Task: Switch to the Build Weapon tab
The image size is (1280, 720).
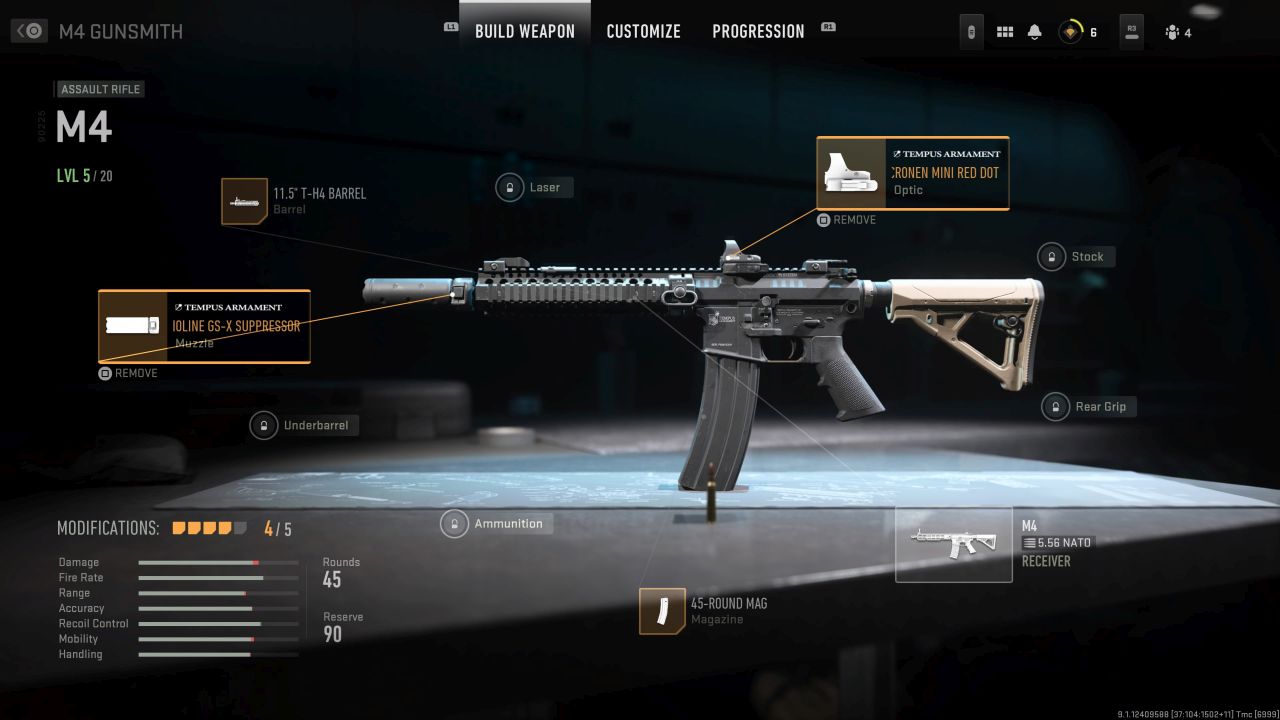Action: click(x=524, y=31)
